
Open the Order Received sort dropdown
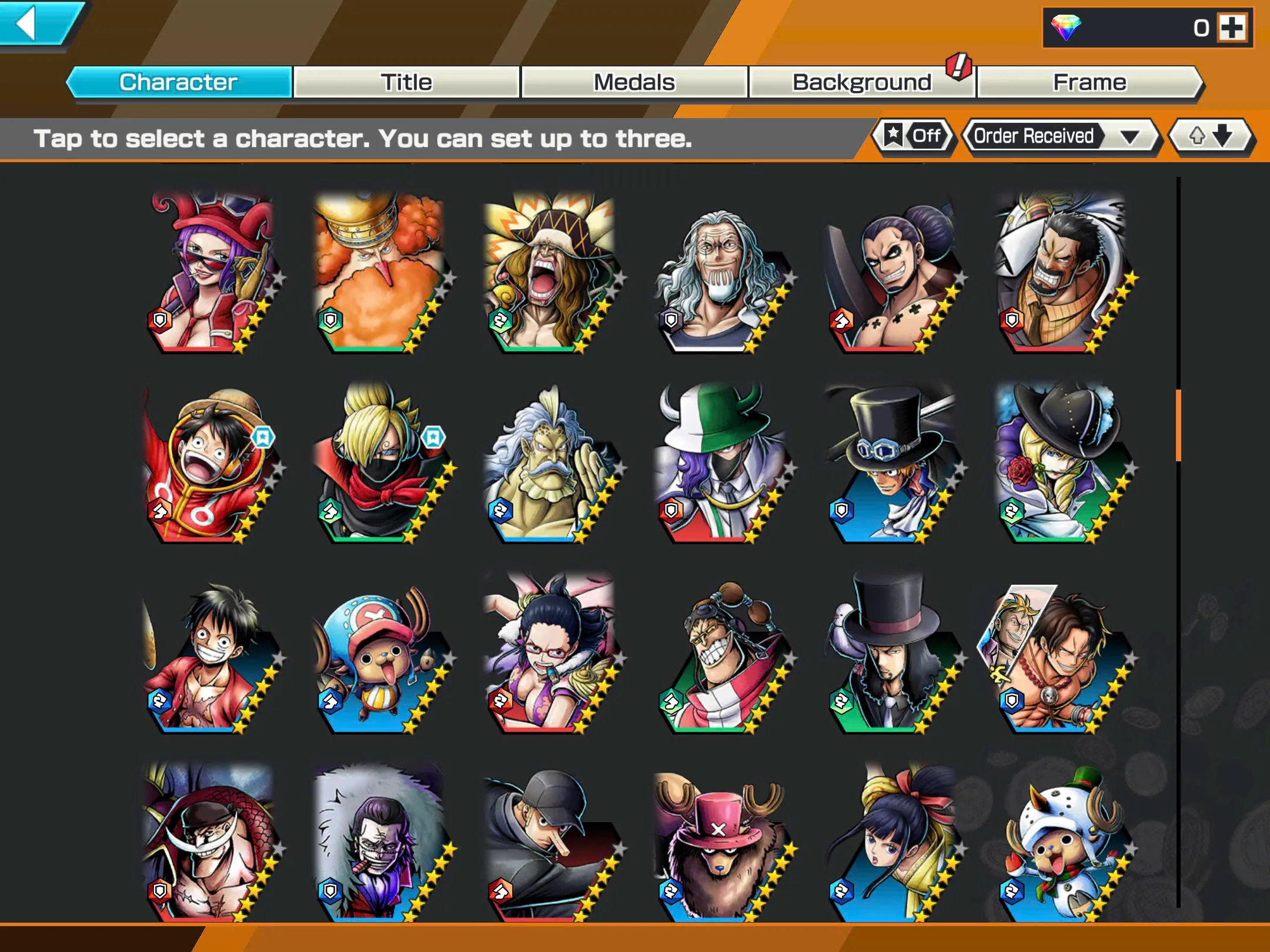[x=1035, y=136]
